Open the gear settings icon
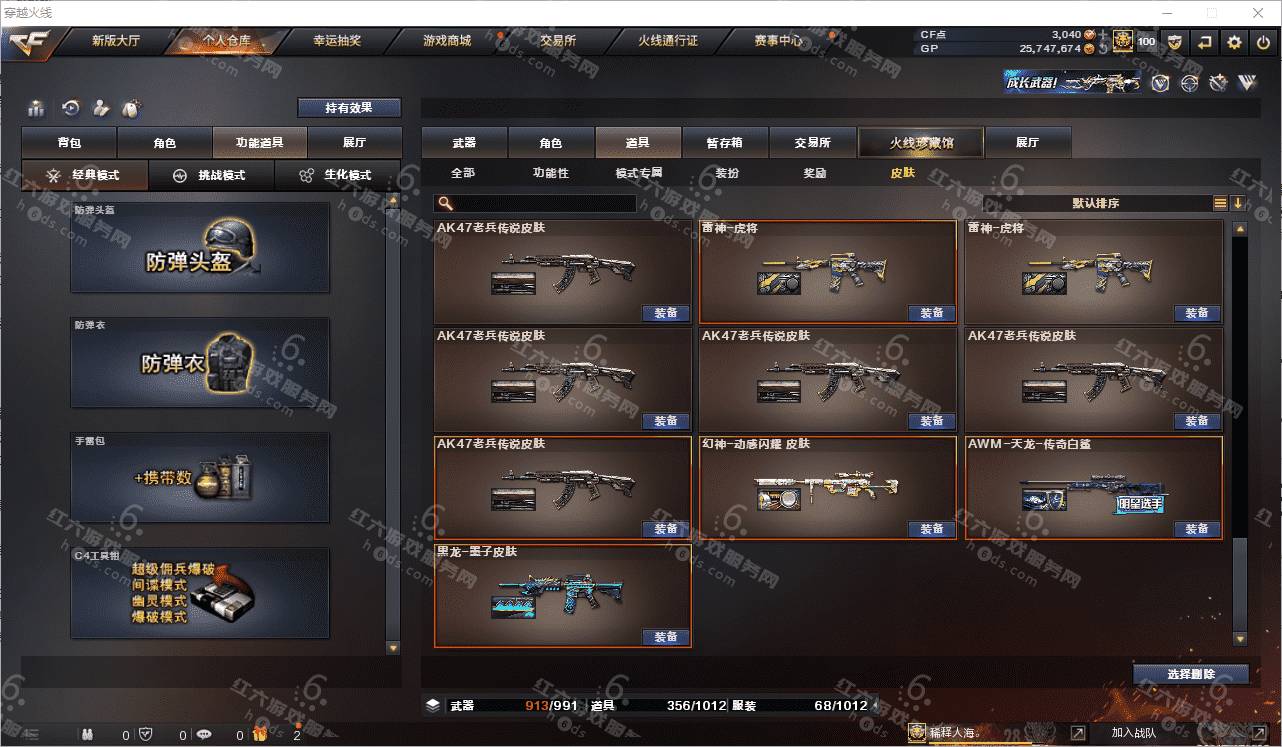 pyautogui.click(x=1234, y=42)
